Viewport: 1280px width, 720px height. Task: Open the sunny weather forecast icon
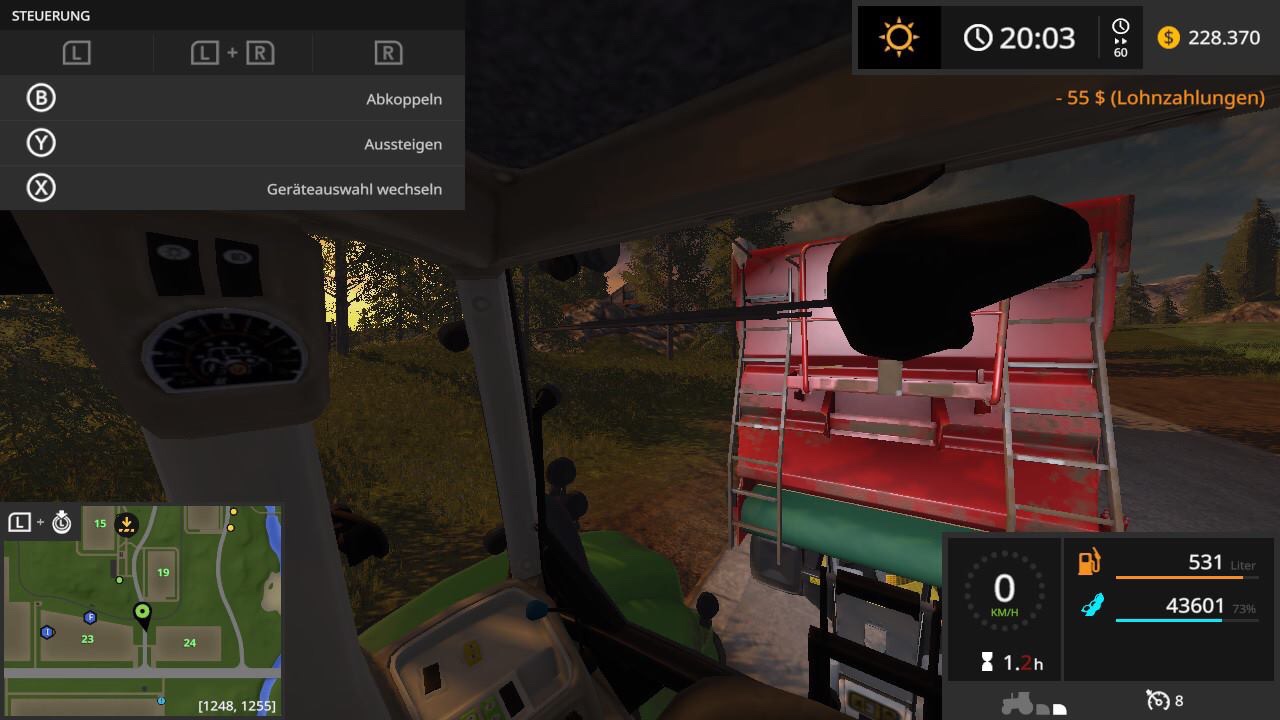click(x=898, y=38)
